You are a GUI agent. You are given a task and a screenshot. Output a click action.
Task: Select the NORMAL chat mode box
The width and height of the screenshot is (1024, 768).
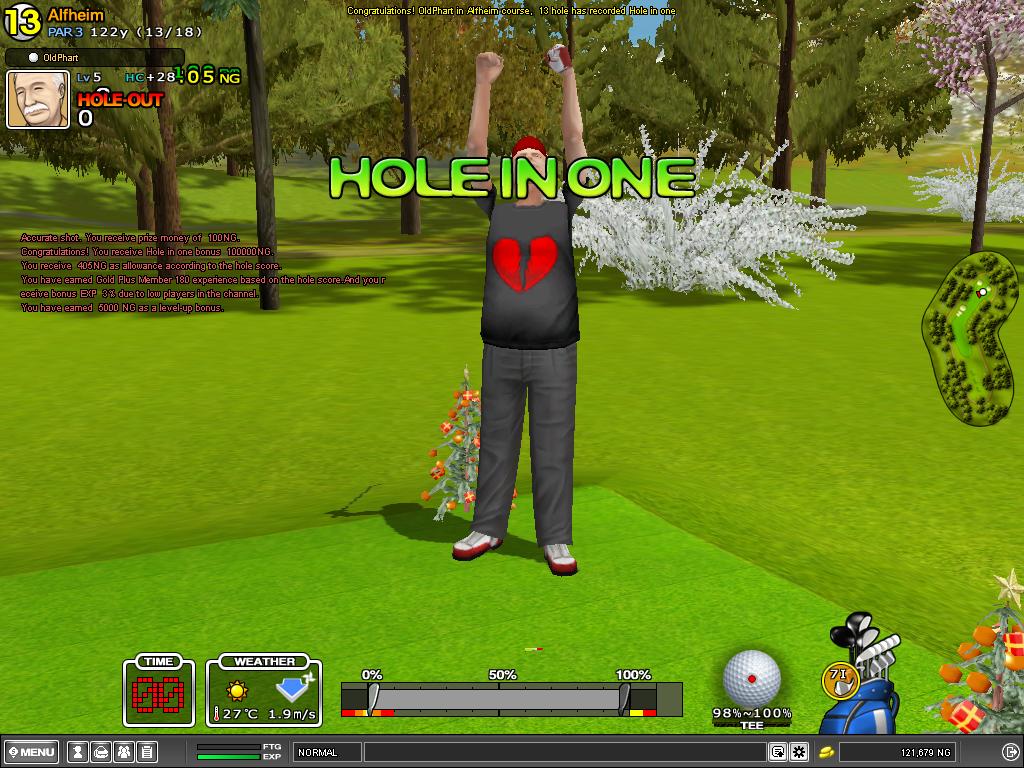(x=327, y=752)
